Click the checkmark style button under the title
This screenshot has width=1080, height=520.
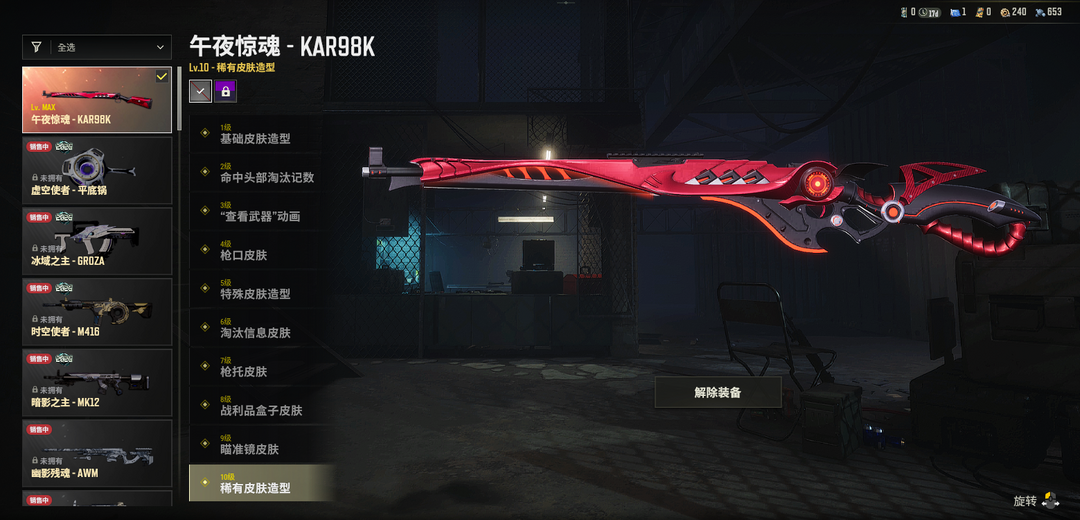pyautogui.click(x=200, y=91)
